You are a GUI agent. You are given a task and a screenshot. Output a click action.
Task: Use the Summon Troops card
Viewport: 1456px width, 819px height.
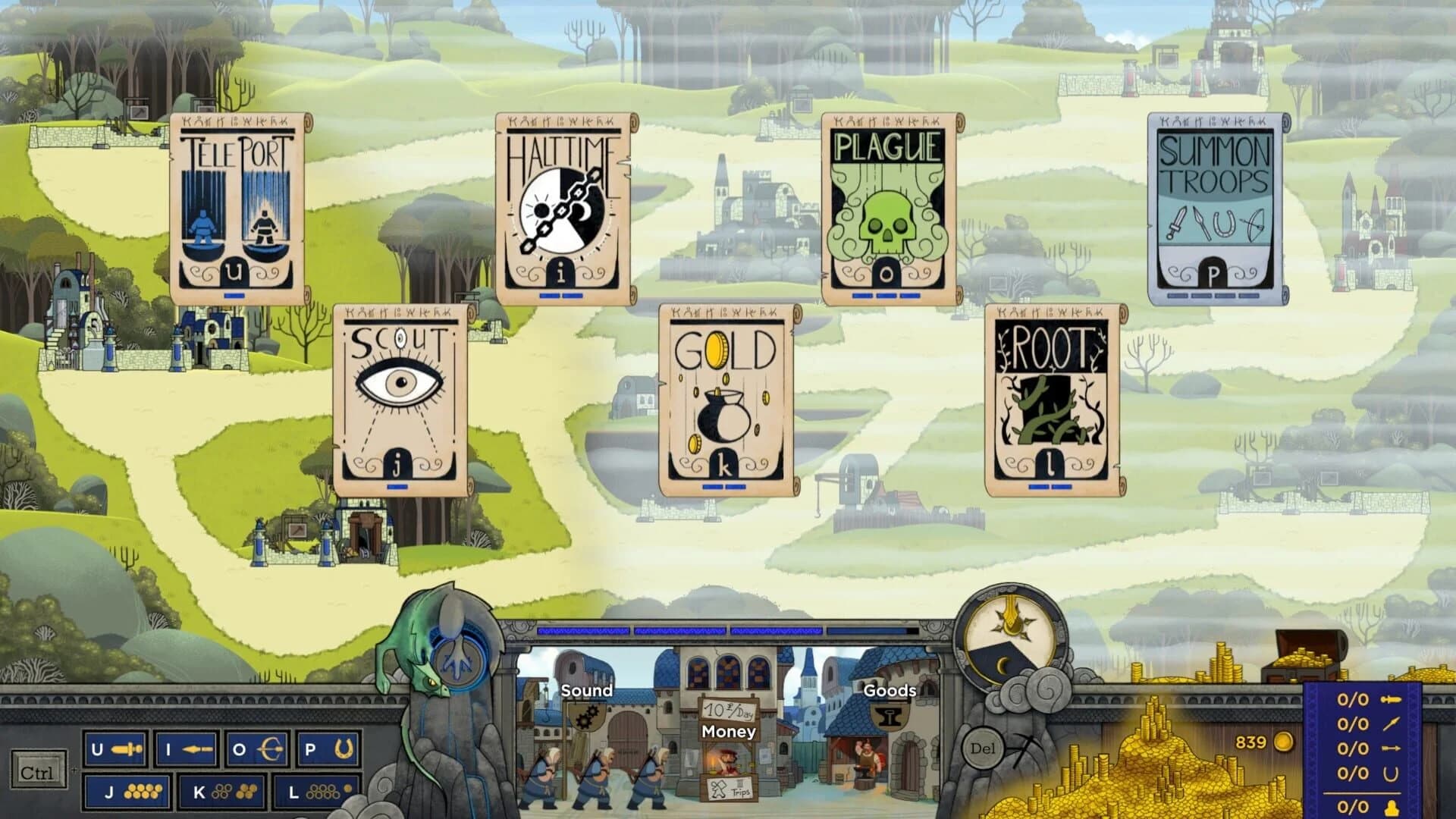pos(1217,205)
